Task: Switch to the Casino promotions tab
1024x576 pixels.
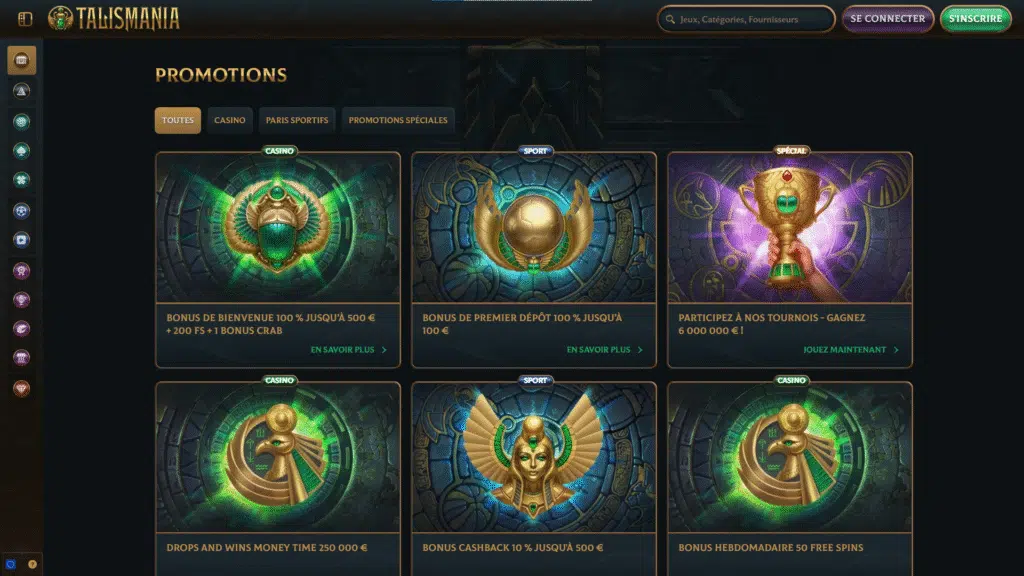Action: tap(229, 120)
